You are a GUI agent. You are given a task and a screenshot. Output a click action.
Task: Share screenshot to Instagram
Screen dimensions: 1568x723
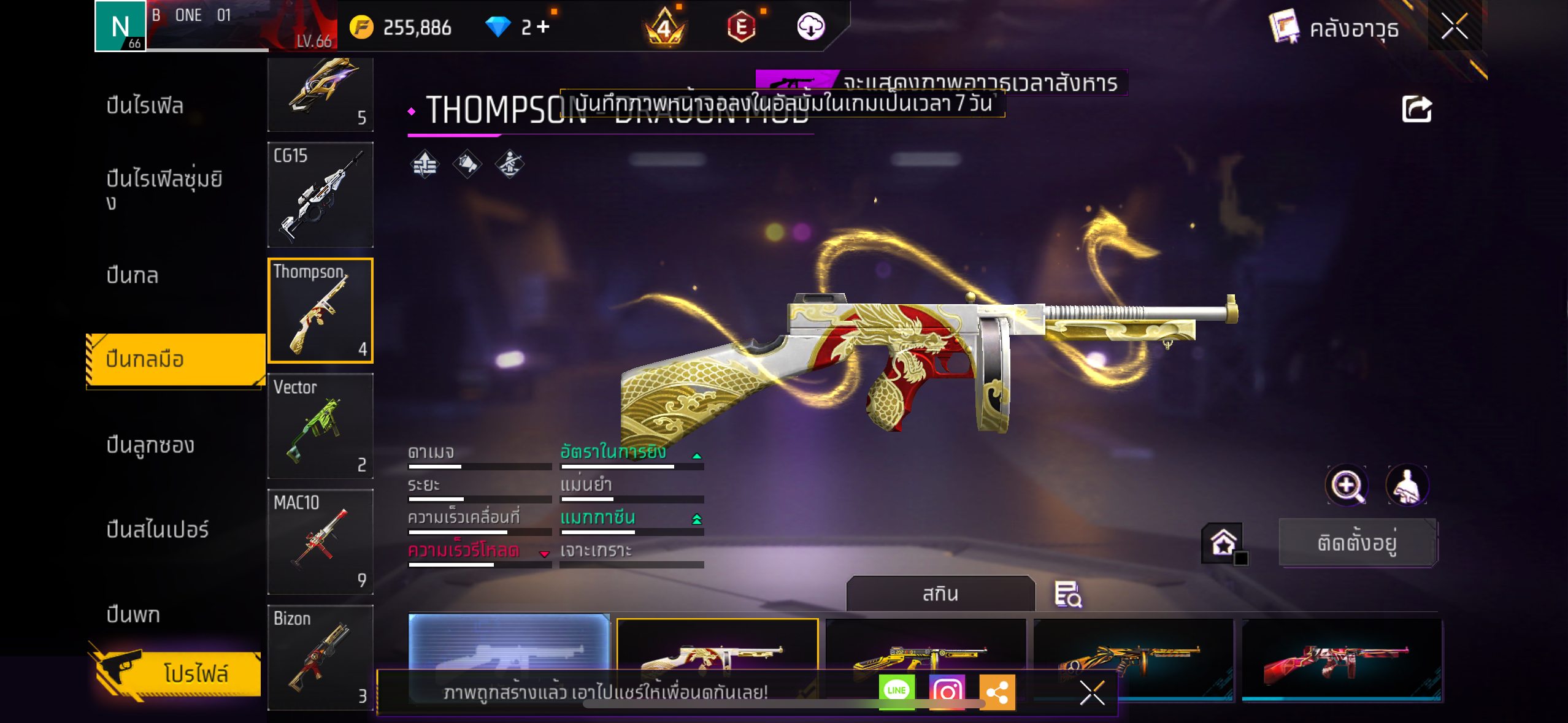pos(947,691)
